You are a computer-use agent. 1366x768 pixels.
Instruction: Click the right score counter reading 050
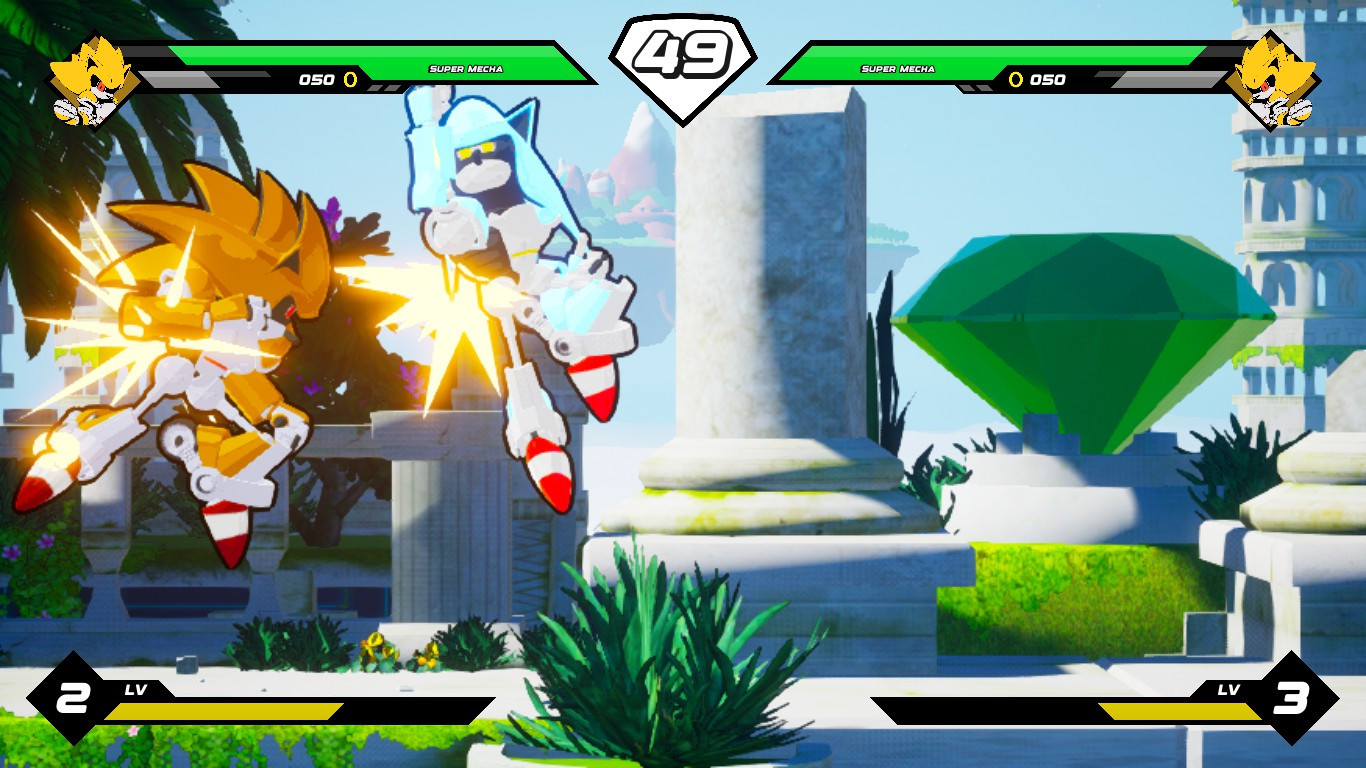pos(1046,81)
